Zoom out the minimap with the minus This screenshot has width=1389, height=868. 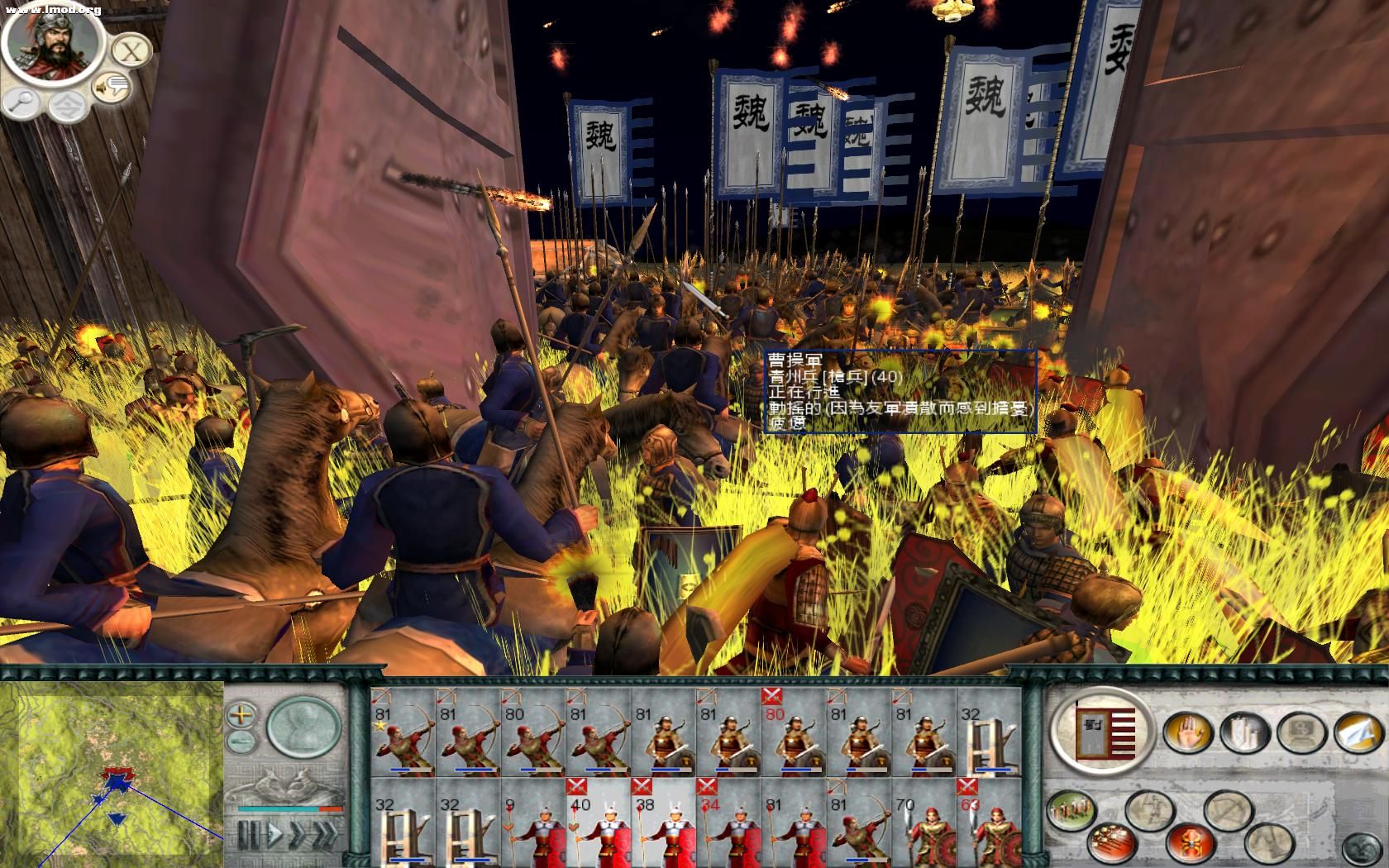point(241,739)
